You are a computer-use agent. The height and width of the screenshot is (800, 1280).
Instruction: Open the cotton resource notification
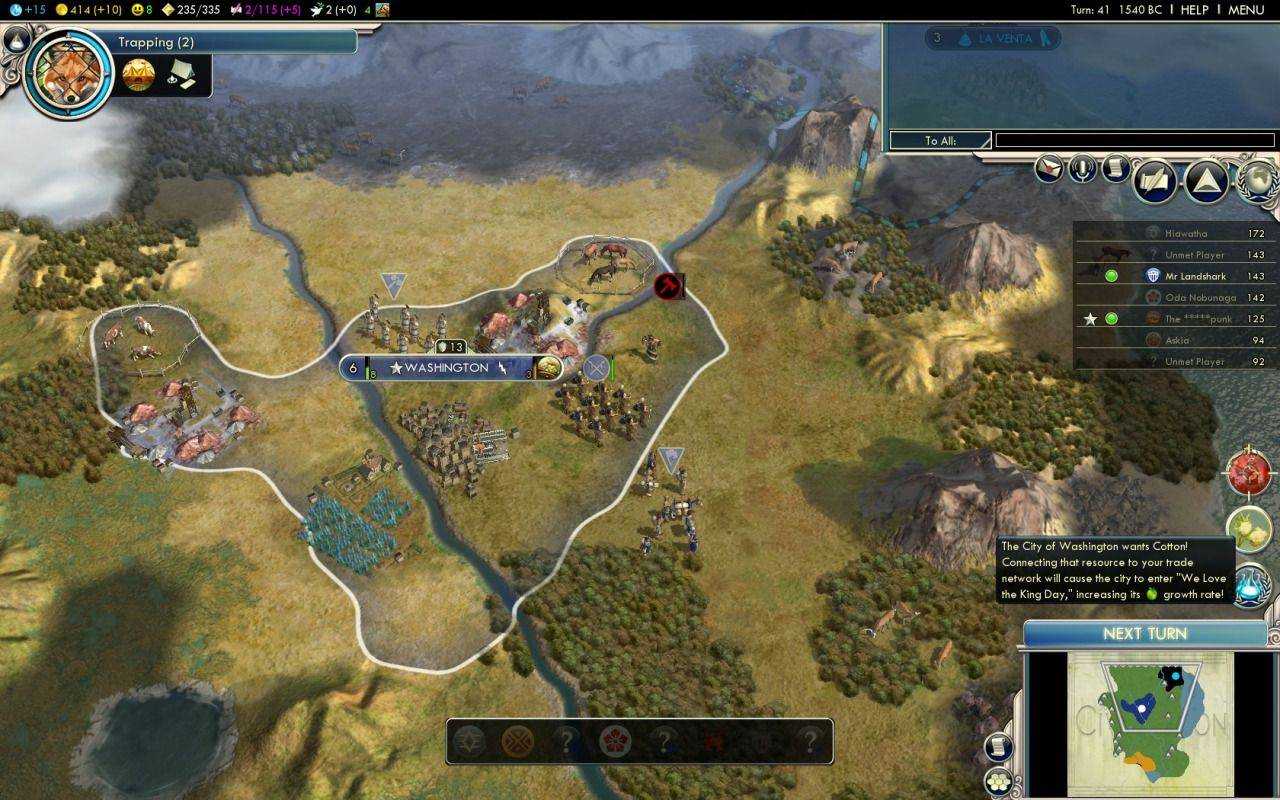(1249, 529)
